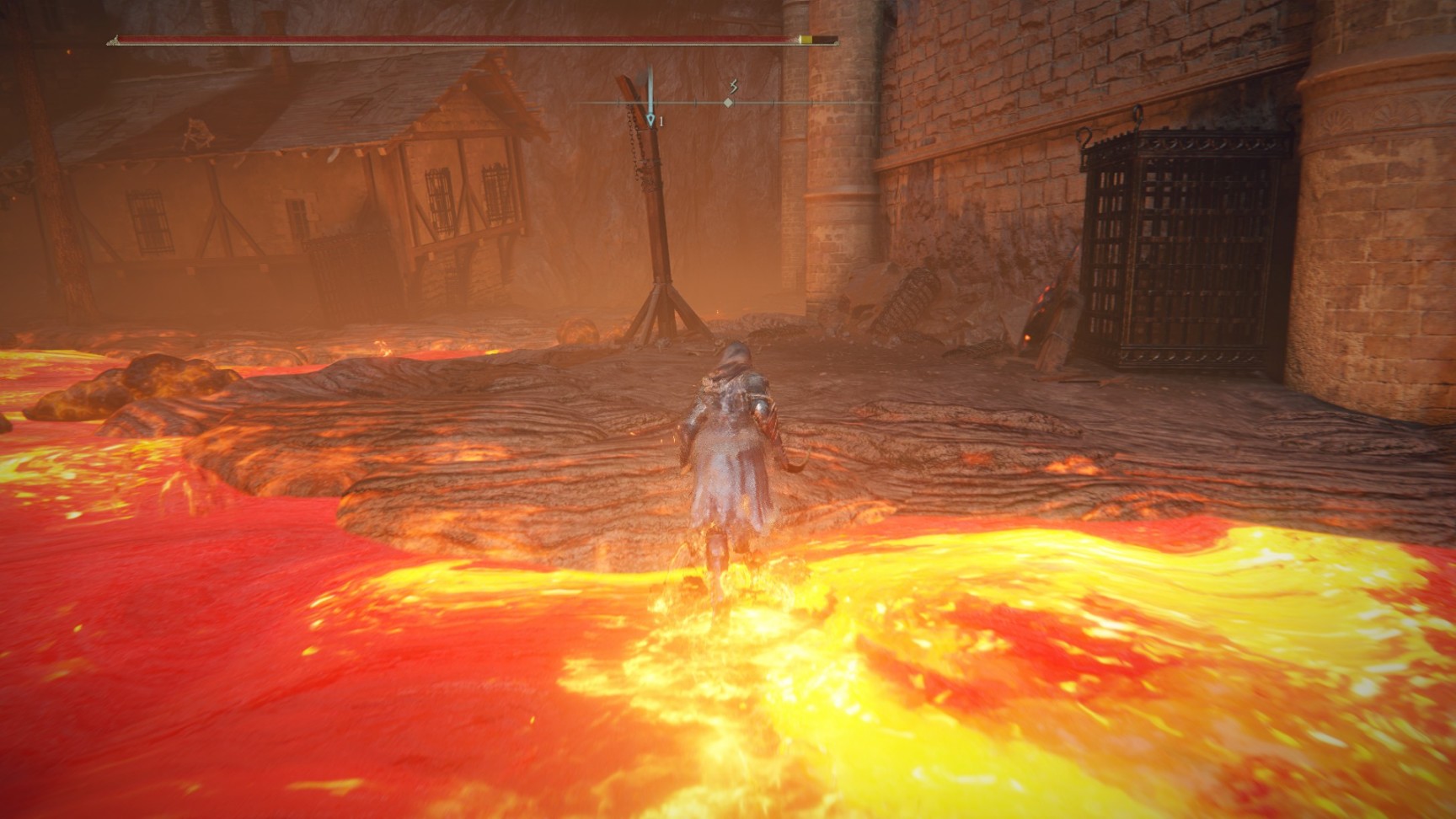1456x819 pixels.
Task: Click the blue waypoint marker on the compass
Action: pos(650,120)
